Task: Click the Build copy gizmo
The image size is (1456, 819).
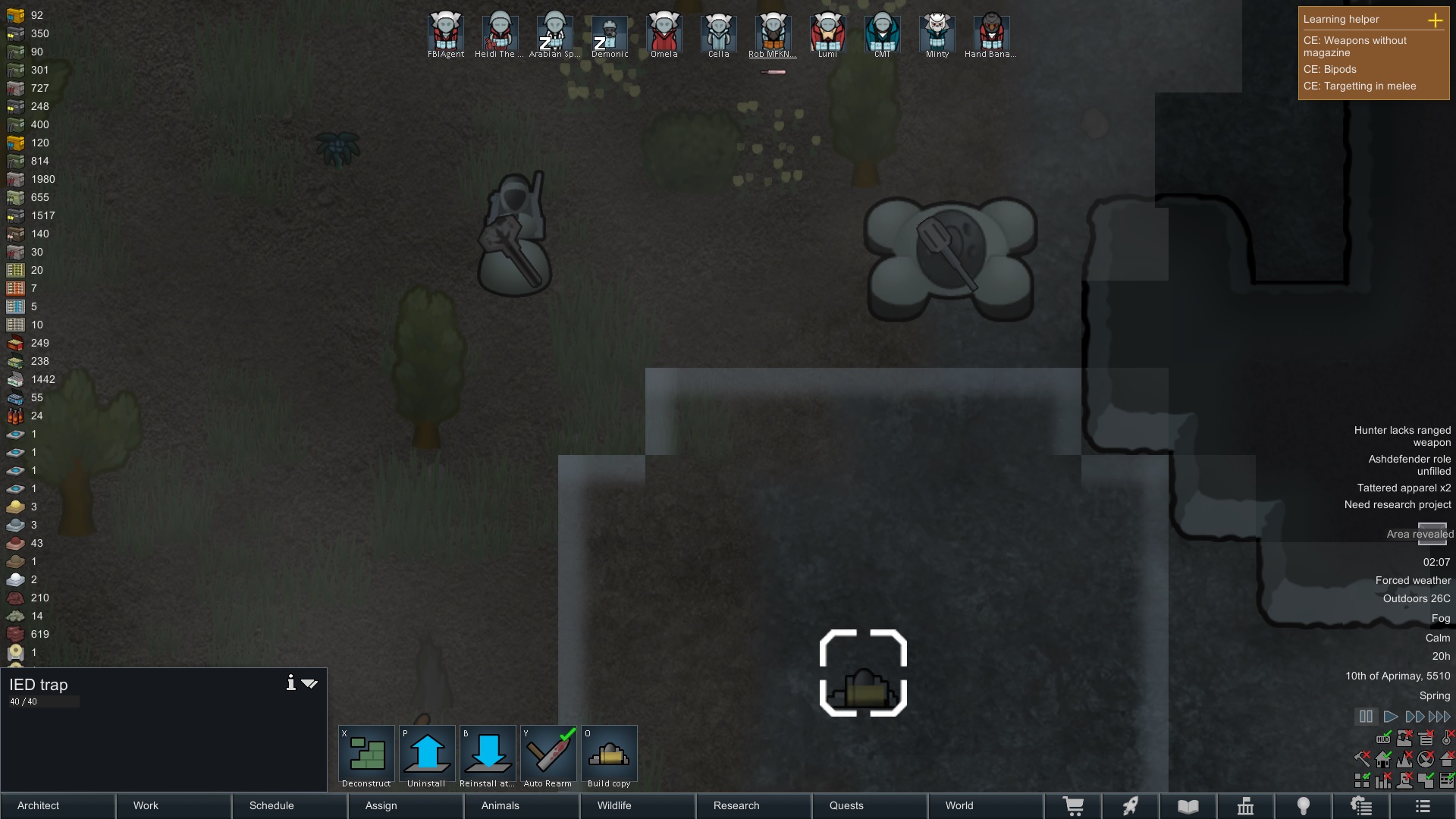Action: 609,754
